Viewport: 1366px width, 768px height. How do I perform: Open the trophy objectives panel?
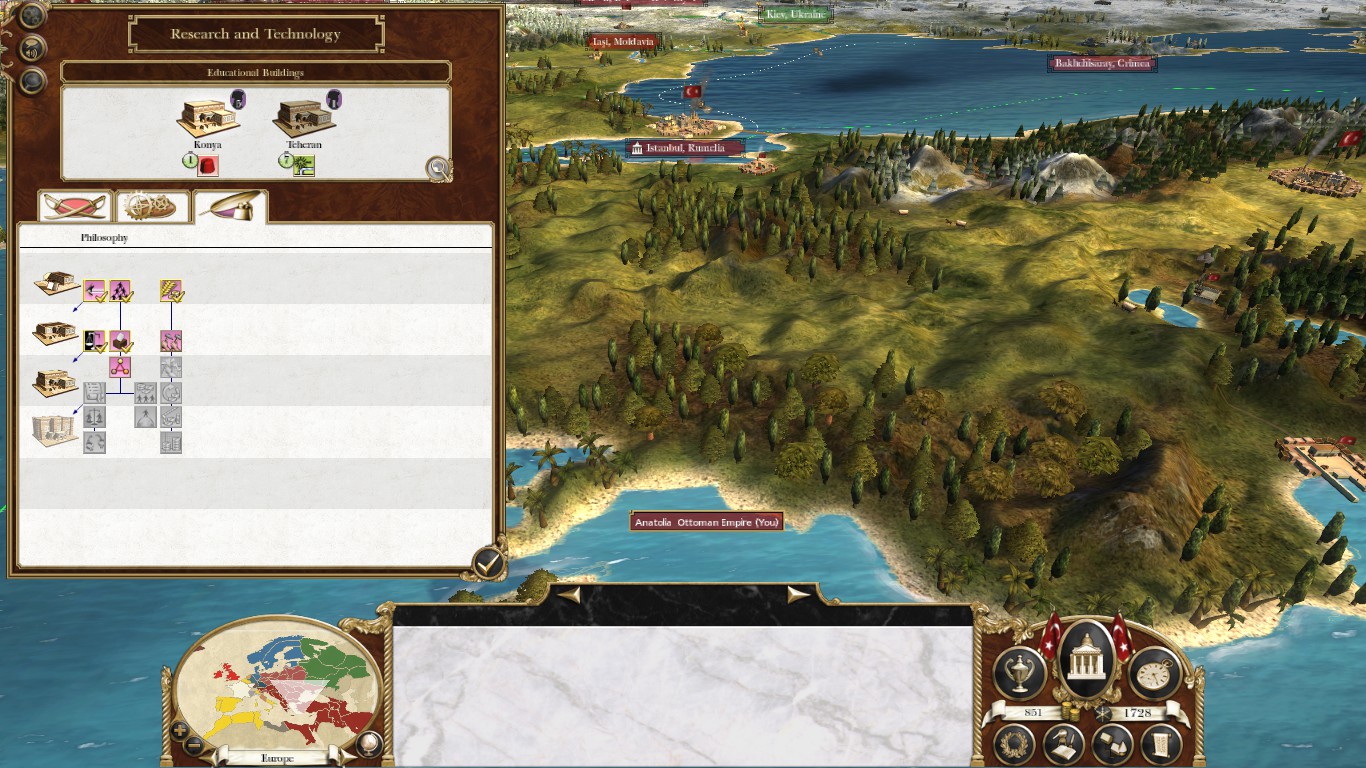click(1020, 673)
